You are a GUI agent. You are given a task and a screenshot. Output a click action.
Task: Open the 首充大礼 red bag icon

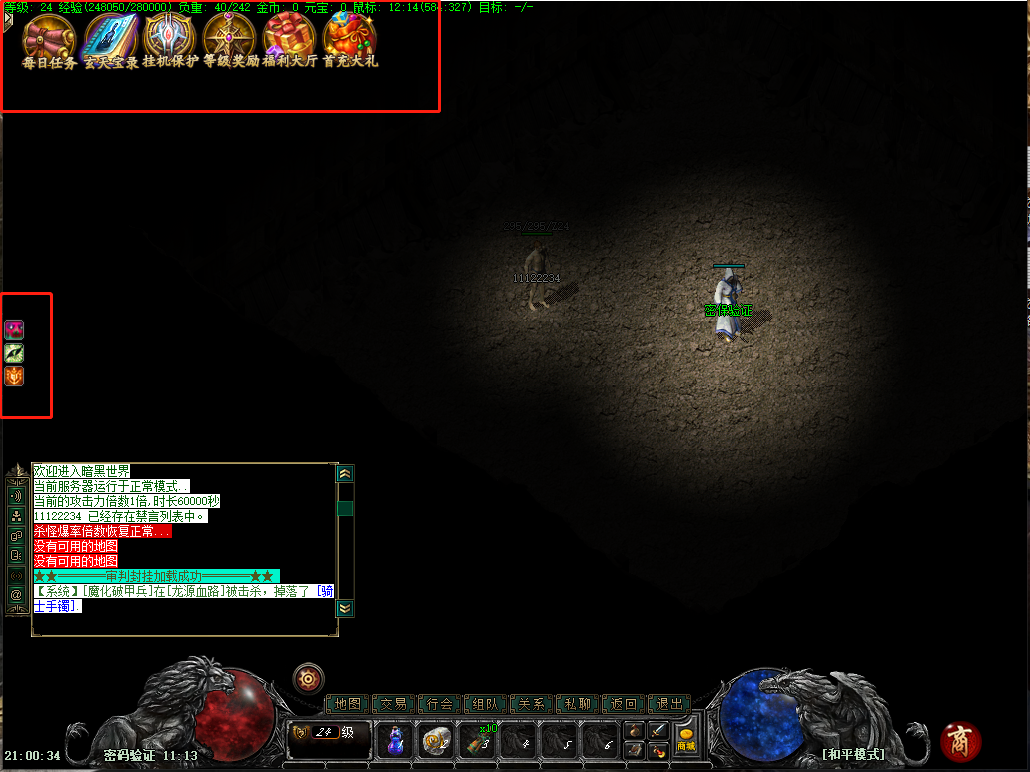coord(350,38)
